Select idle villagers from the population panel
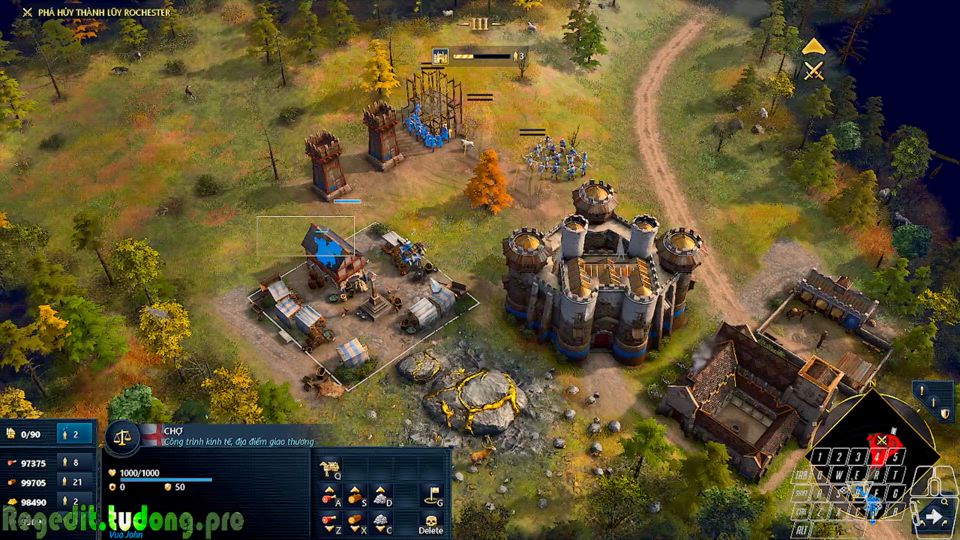The image size is (960, 540). tap(72, 434)
